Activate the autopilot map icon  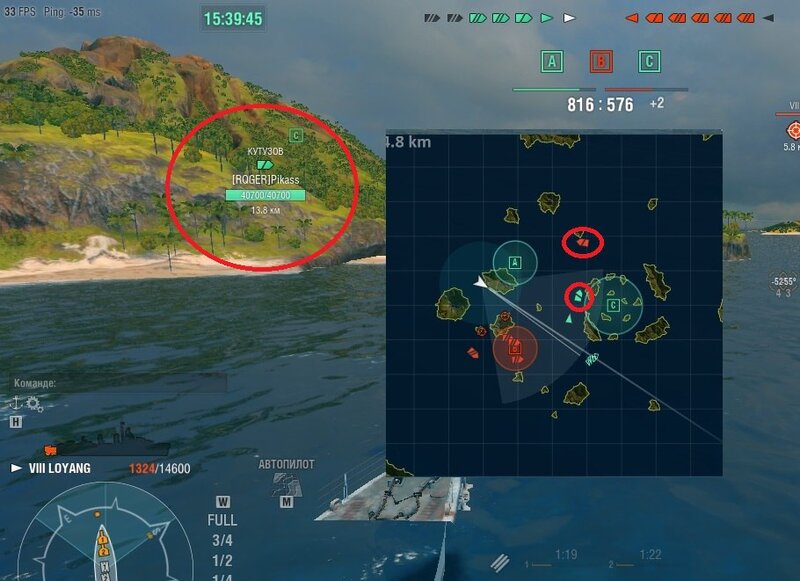click(x=286, y=484)
